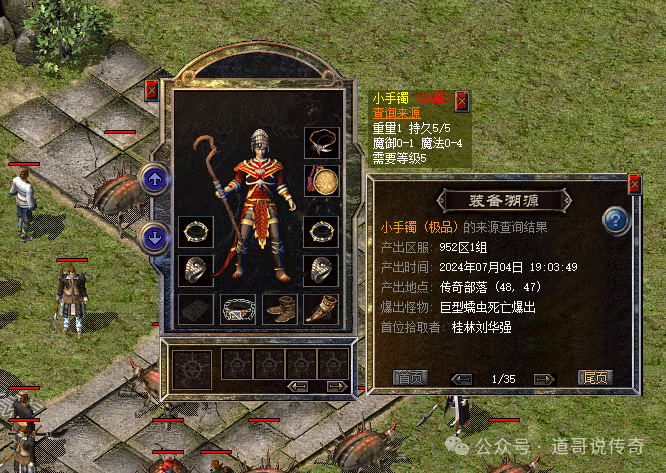Image resolution: width=666 pixels, height=473 pixels.
Task: Close the 小手镯 item tooltip
Action: (x=462, y=100)
